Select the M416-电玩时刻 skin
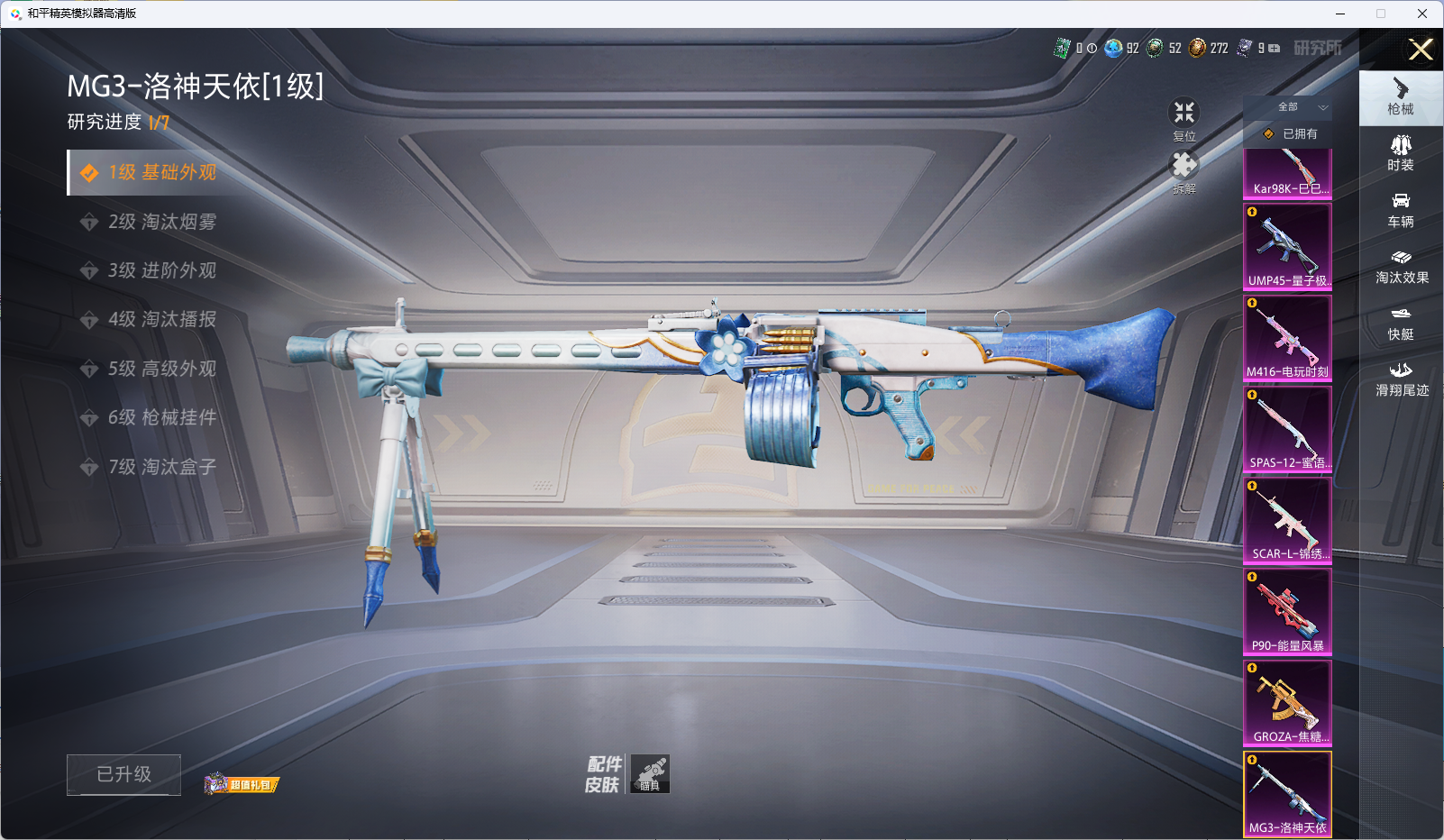 point(1287,338)
